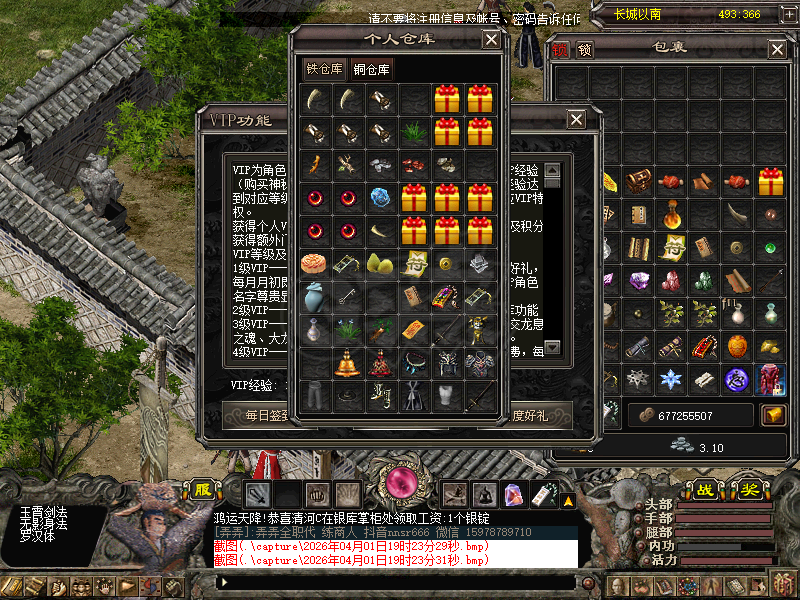The height and width of the screenshot is (600, 800).
Task: Click the gold ingot button beside the coin count
Action: coord(773,414)
